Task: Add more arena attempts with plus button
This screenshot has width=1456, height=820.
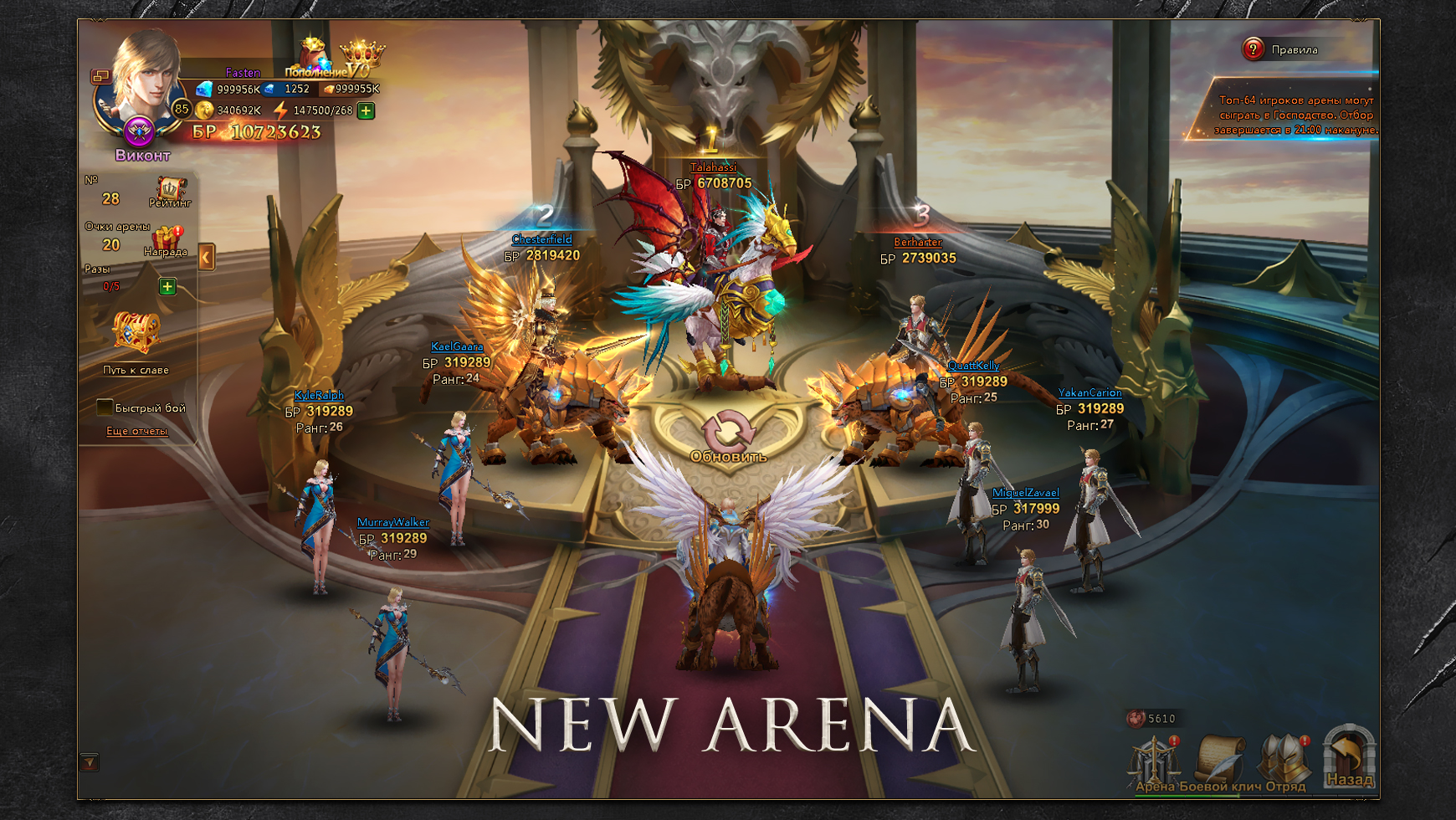Action: tap(167, 287)
